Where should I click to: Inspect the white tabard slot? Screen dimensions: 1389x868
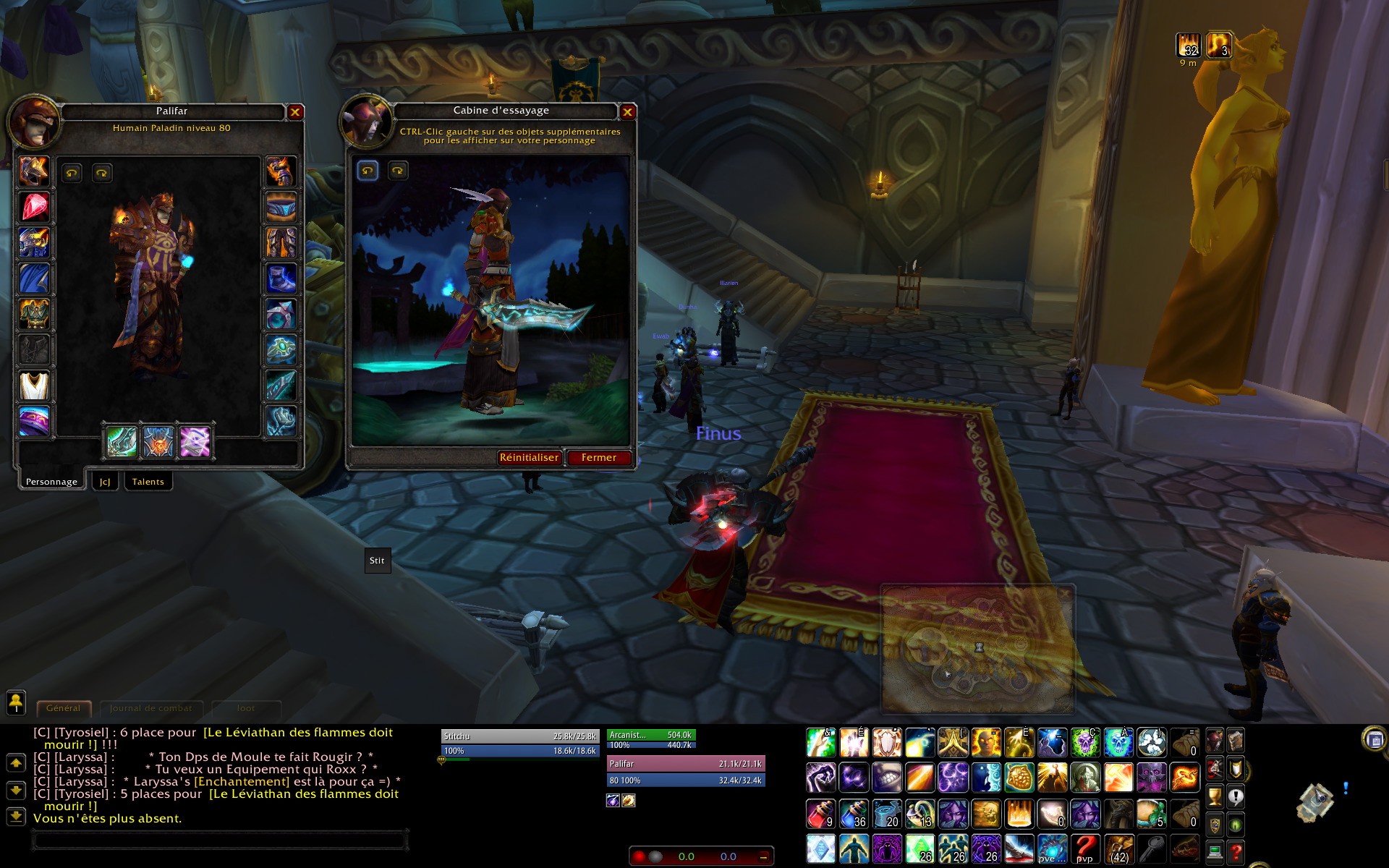[x=34, y=386]
